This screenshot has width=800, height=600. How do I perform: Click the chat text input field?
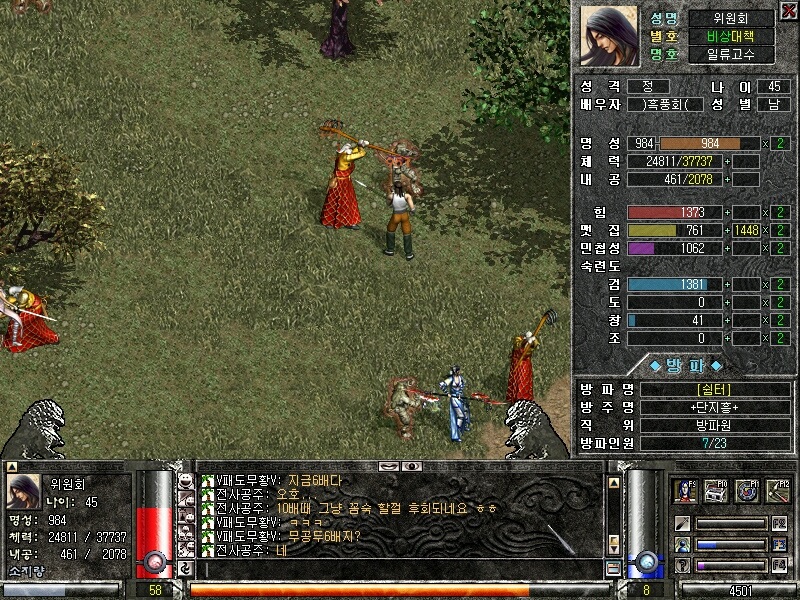click(x=400, y=570)
